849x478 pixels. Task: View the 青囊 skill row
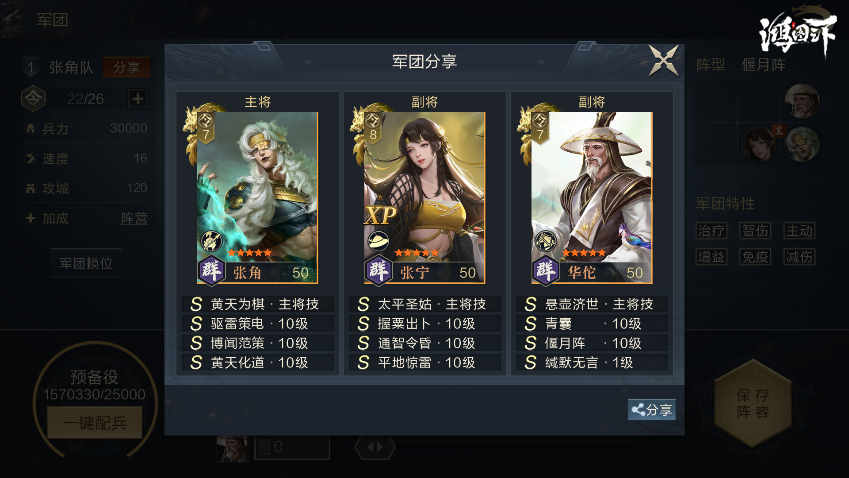(x=592, y=324)
